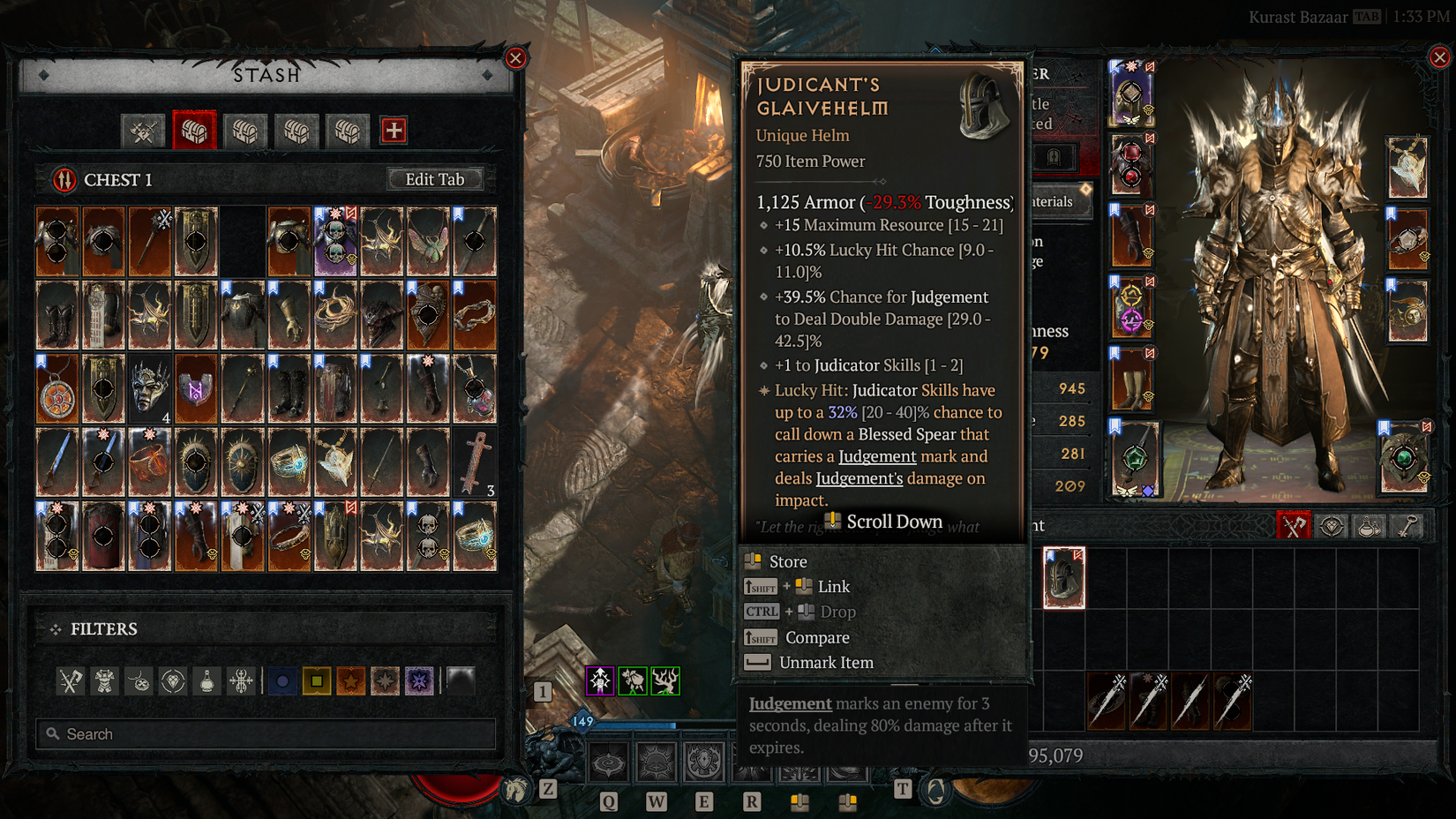Filter stash by sigils

click(241, 680)
